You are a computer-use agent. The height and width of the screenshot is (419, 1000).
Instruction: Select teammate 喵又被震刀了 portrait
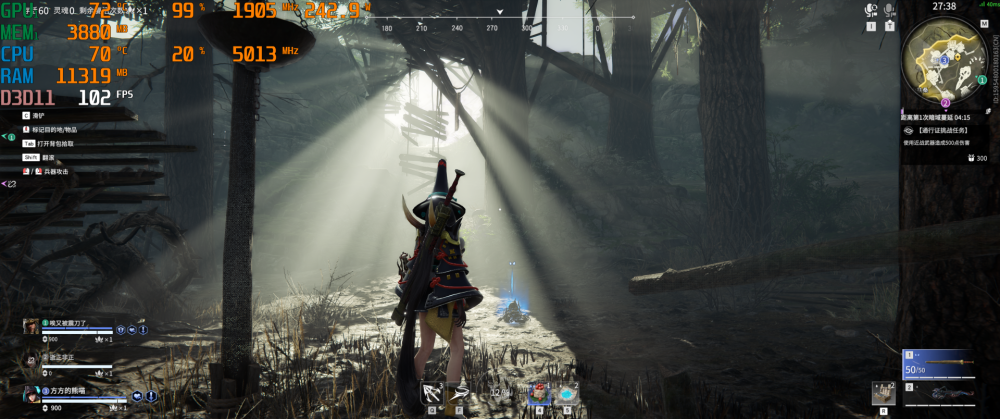[x=31, y=326]
